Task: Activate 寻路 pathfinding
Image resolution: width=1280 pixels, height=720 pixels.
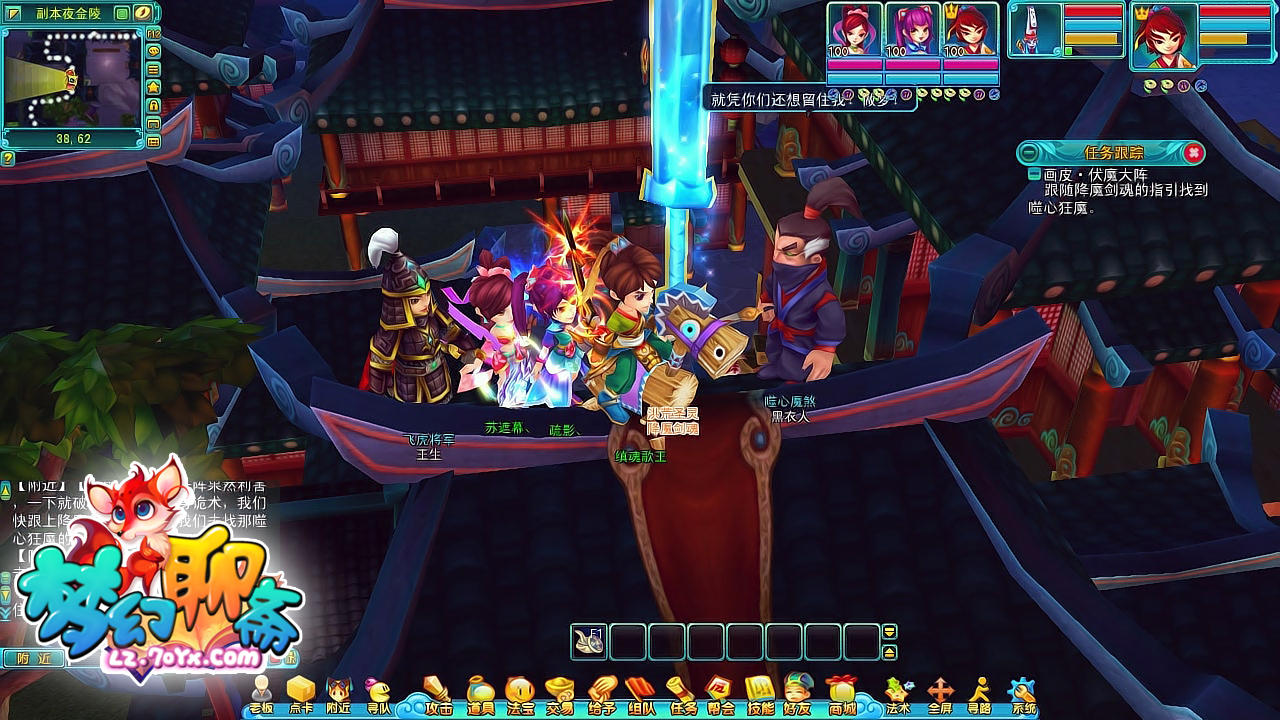Action: click(x=980, y=694)
